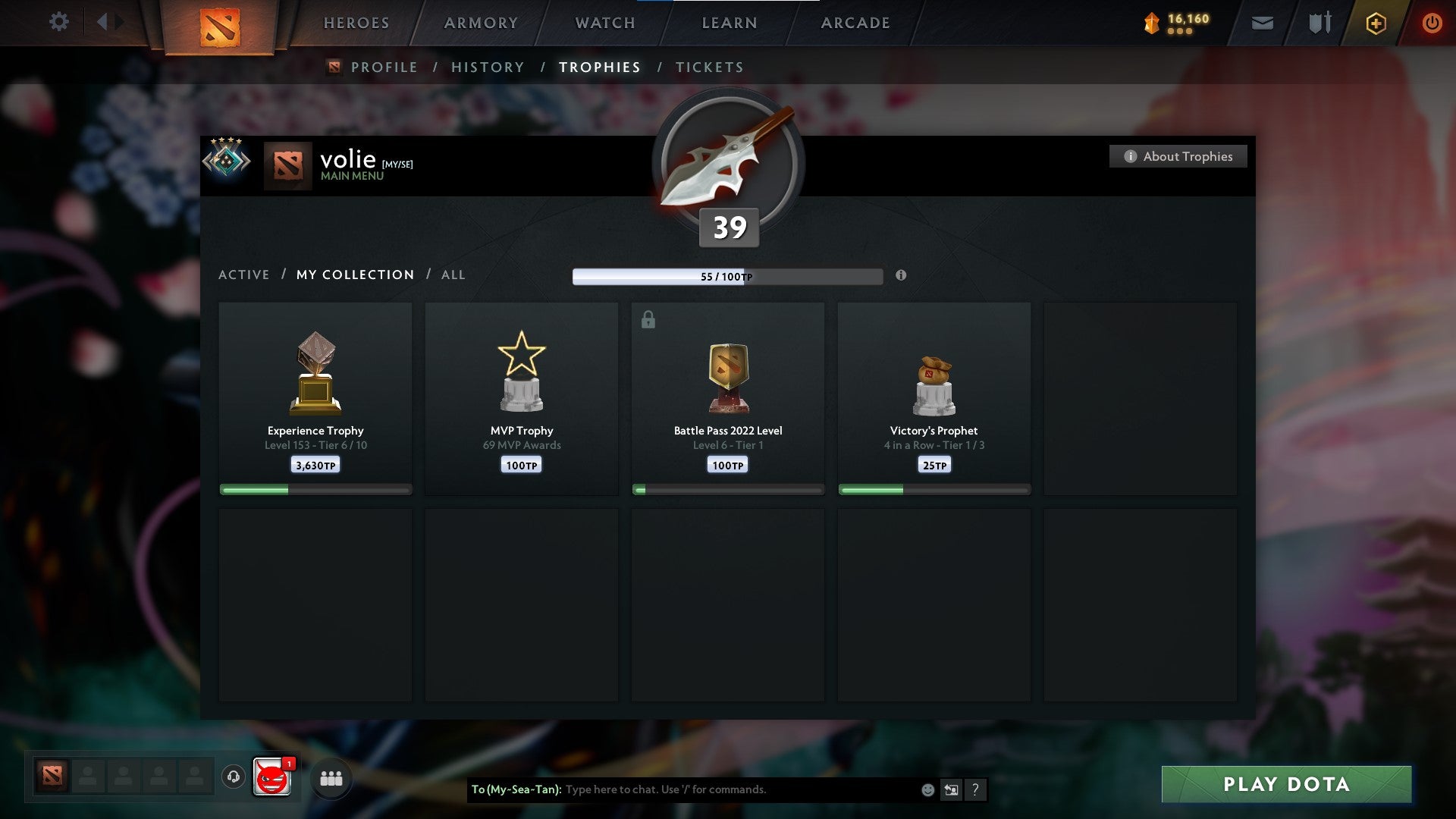The height and width of the screenshot is (819, 1456).
Task: Click the orange shards currency icon
Action: 1150,23
